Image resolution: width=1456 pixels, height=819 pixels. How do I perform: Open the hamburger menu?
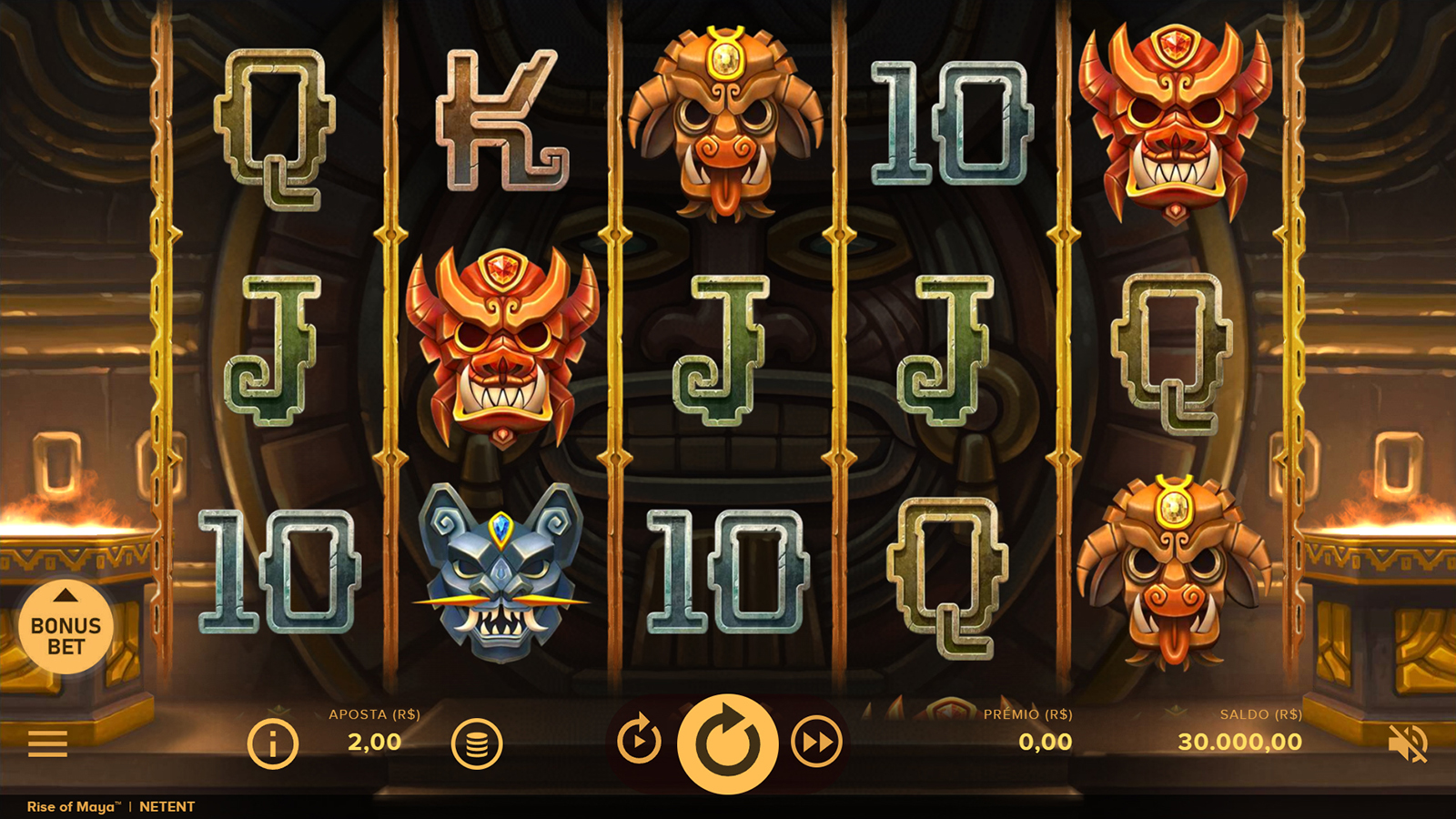47,743
